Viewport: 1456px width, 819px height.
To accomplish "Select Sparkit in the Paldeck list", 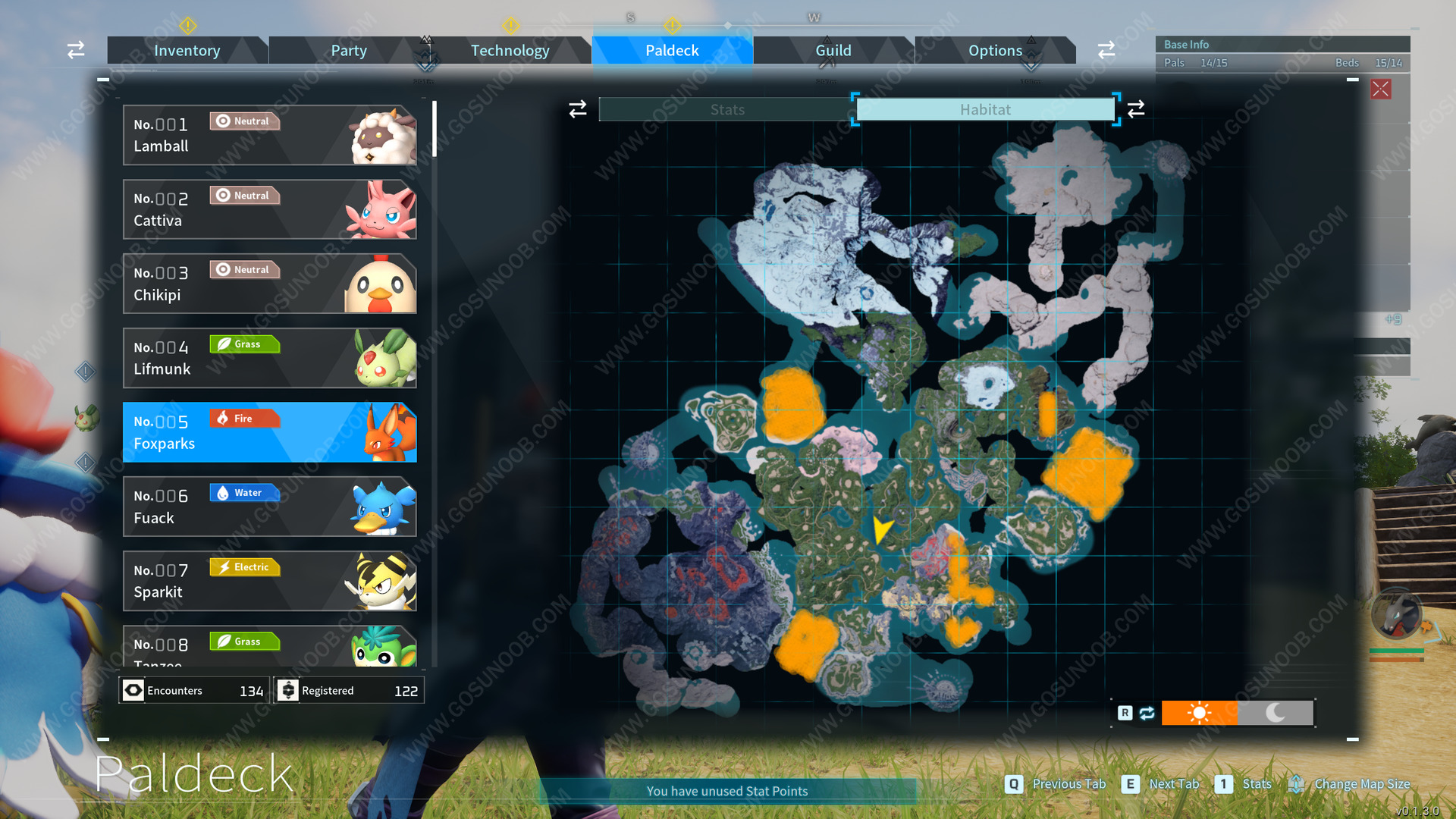I will coord(269,581).
